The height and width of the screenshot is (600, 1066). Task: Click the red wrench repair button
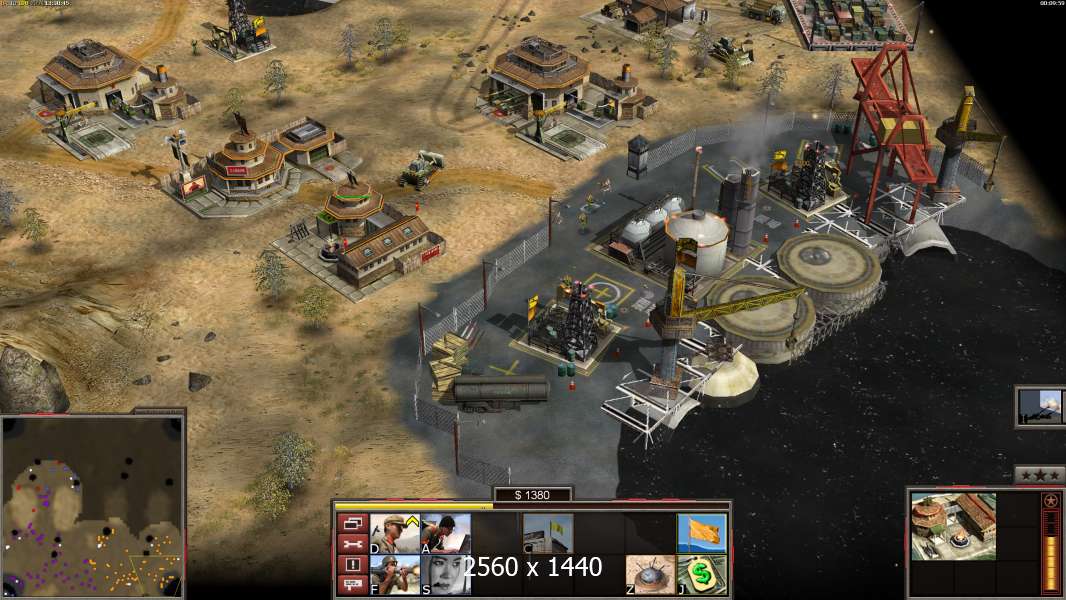point(352,544)
